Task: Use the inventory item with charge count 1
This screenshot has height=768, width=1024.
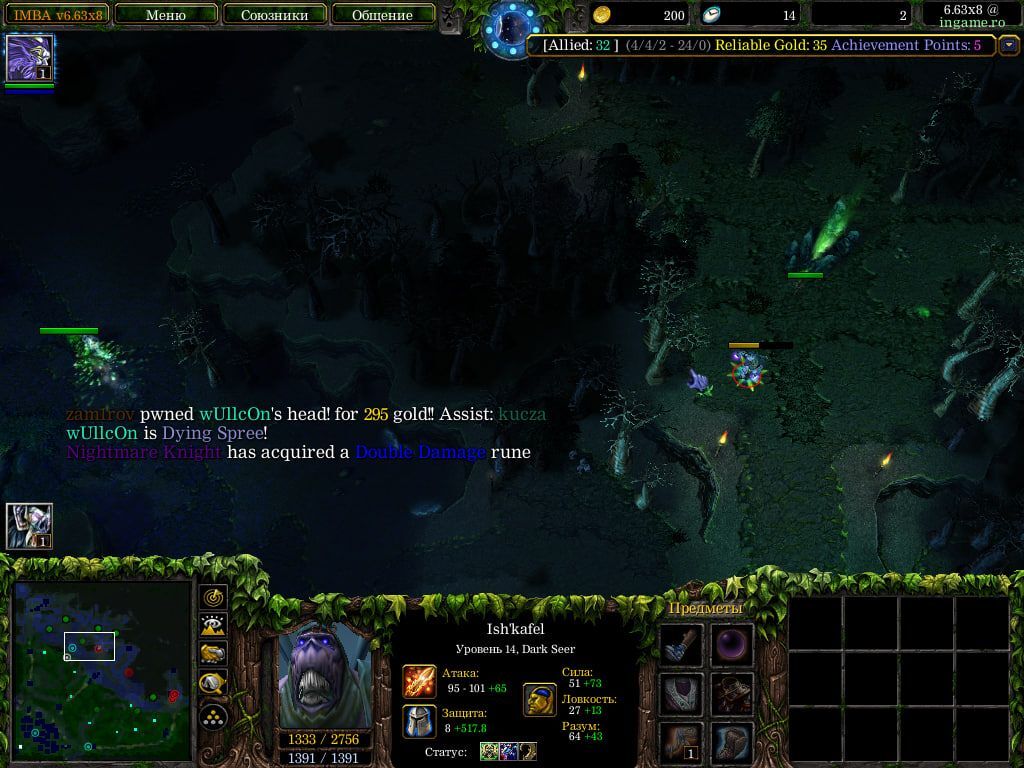Action: [682, 743]
